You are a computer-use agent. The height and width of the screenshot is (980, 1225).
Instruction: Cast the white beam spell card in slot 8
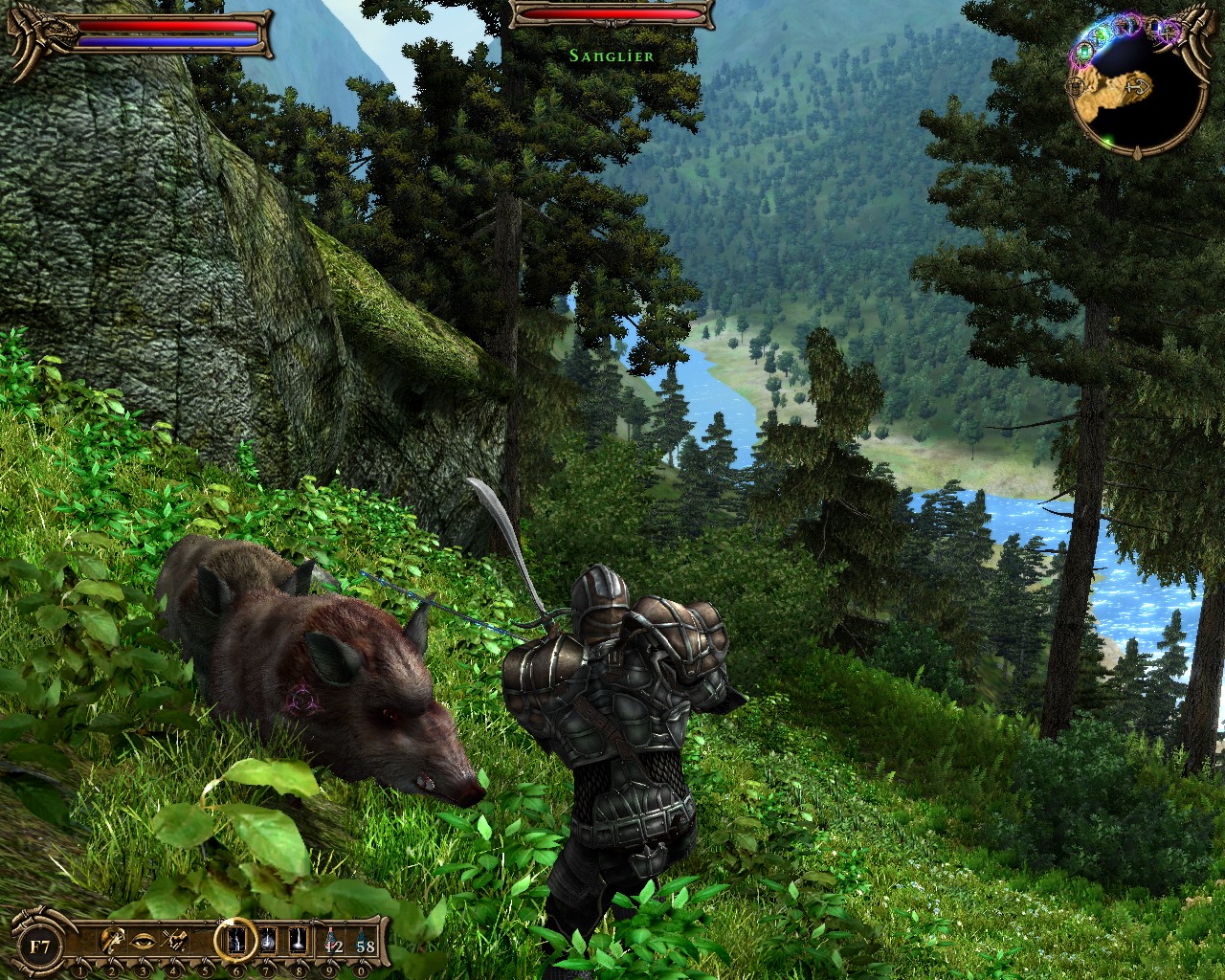point(297,941)
